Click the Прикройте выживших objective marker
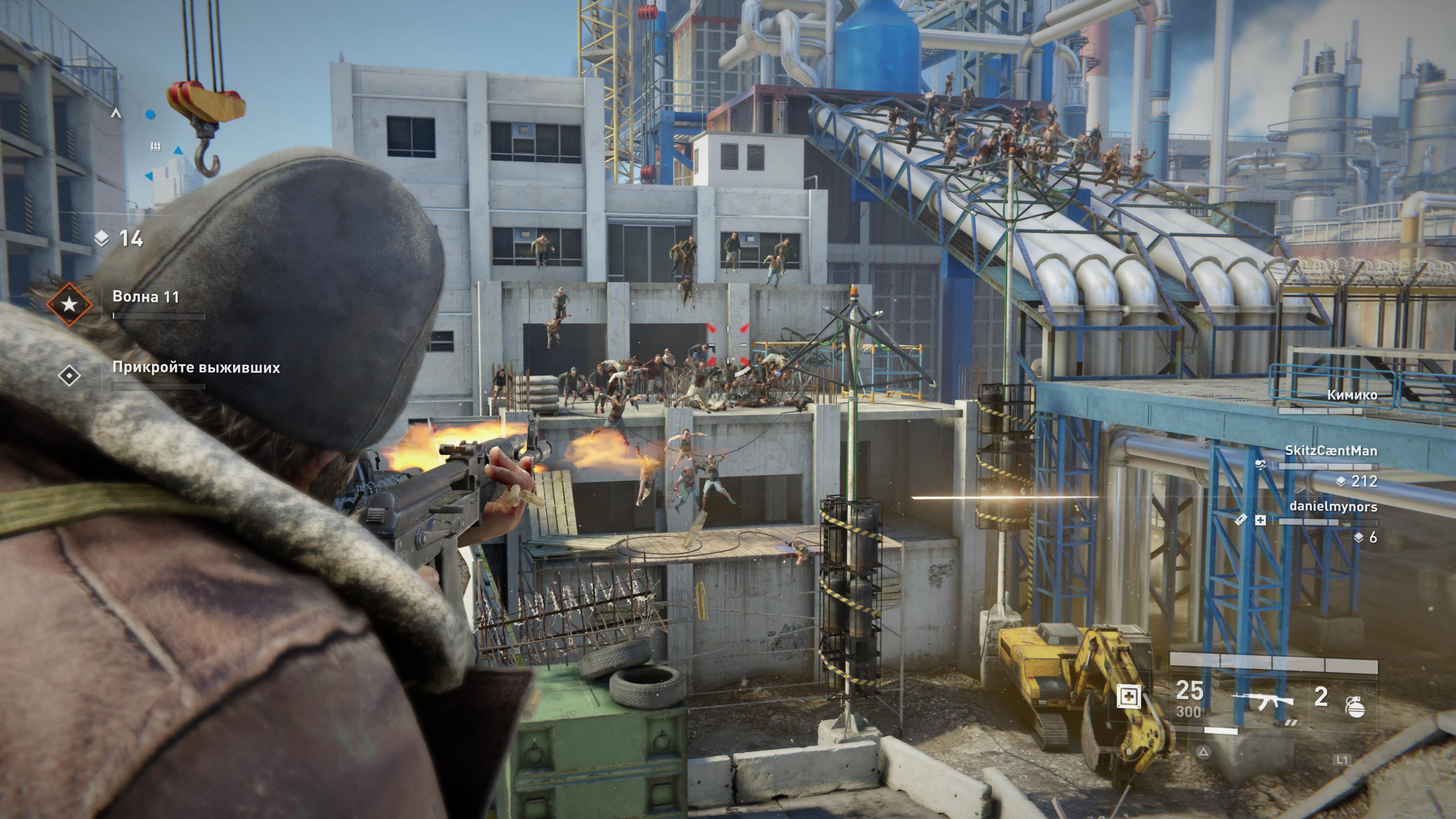1456x819 pixels. point(69,375)
